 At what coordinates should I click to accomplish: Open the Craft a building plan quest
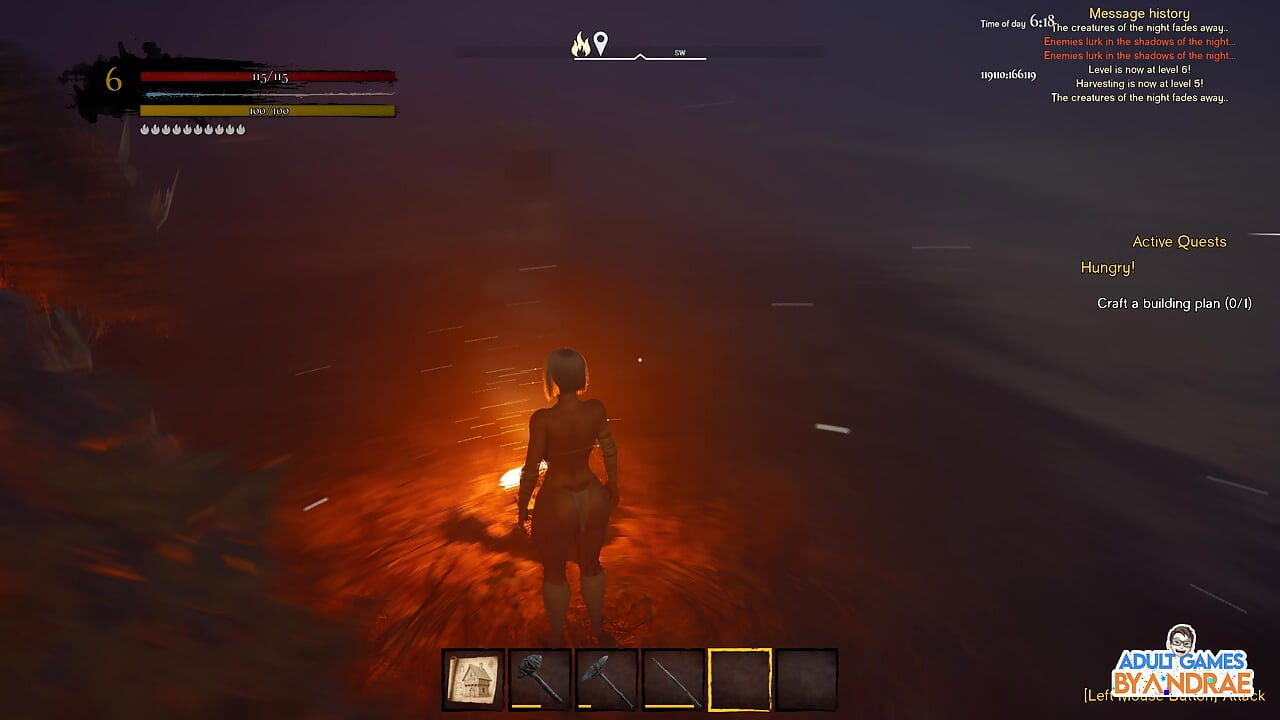click(x=1172, y=303)
